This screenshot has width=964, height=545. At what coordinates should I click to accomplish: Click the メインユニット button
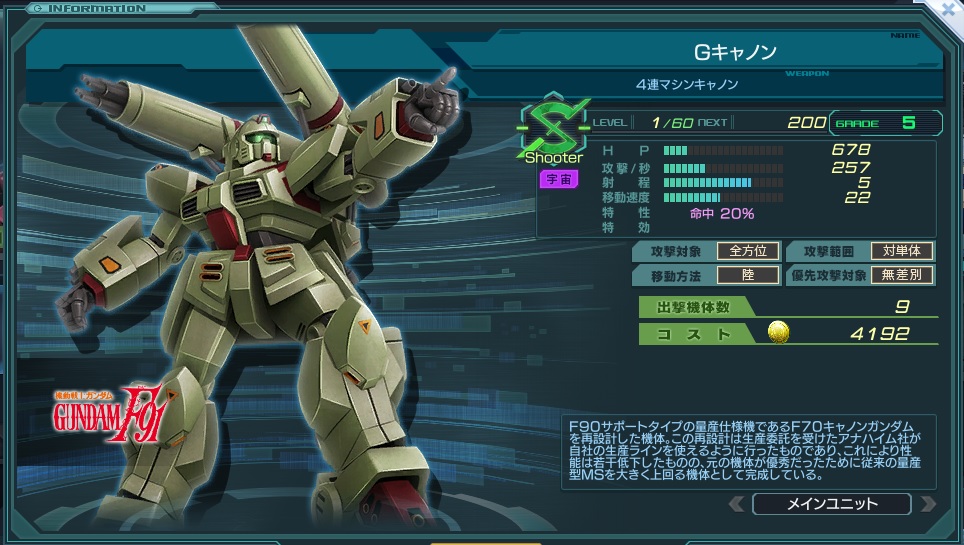832,503
